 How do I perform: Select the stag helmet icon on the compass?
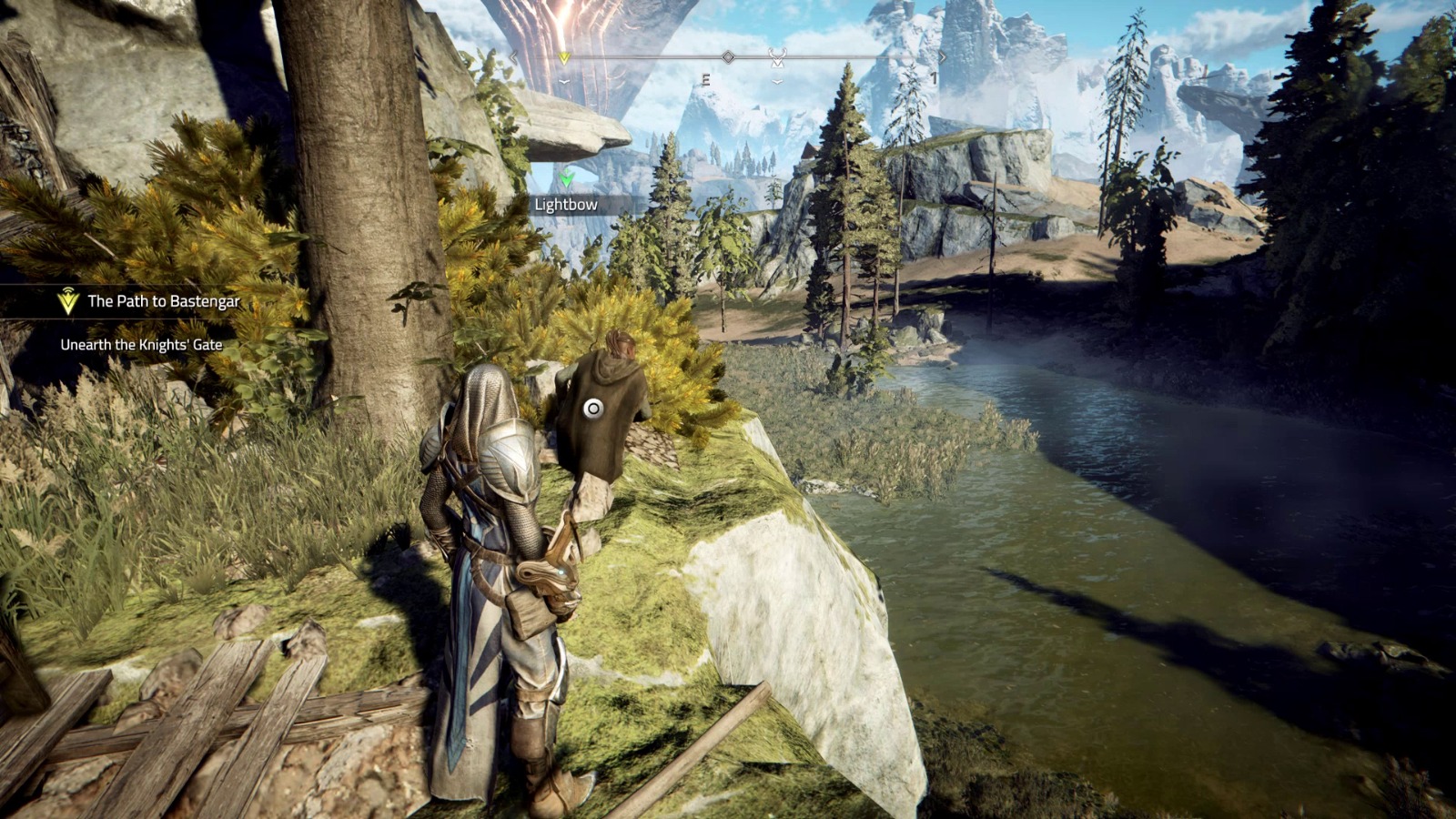[x=777, y=57]
